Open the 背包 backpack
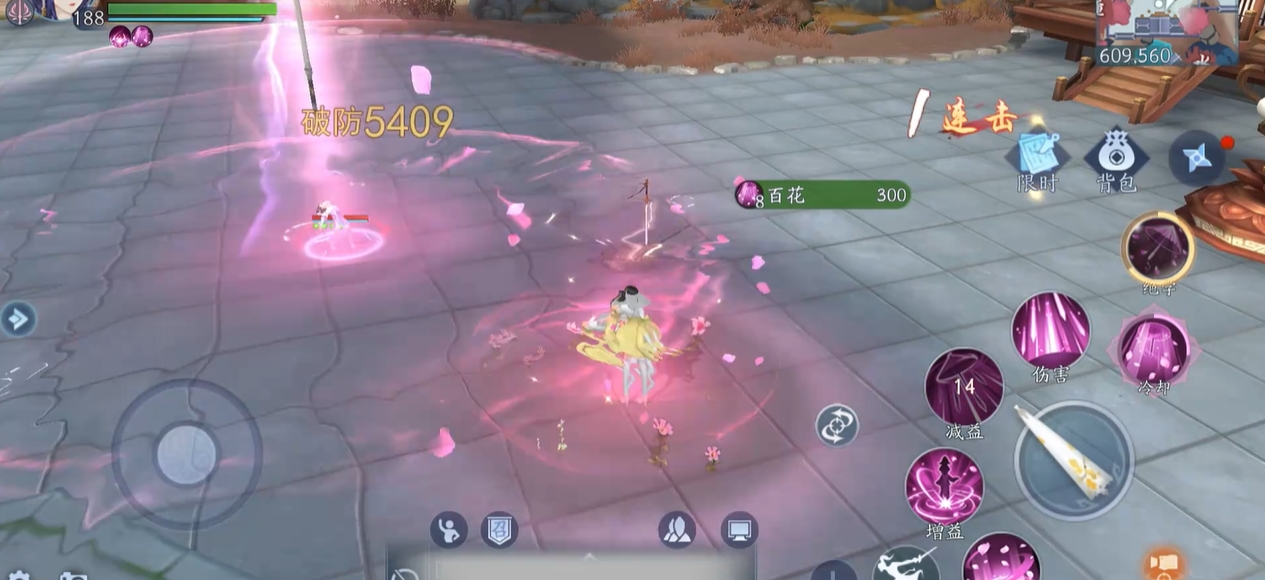The image size is (1265, 580). (1116, 157)
